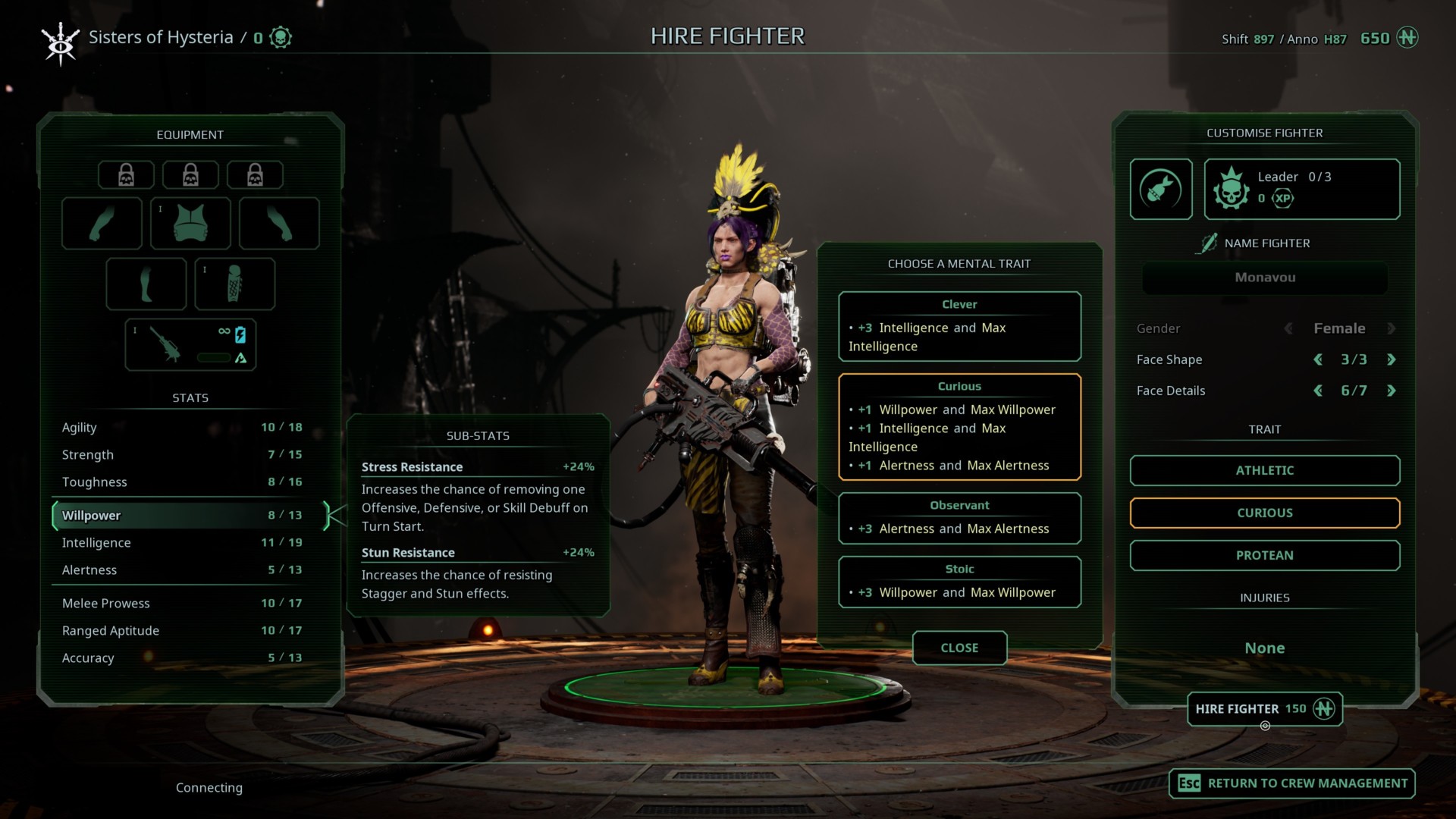1456x819 pixels.
Task: Return to Crew Management
Action: (1292, 783)
